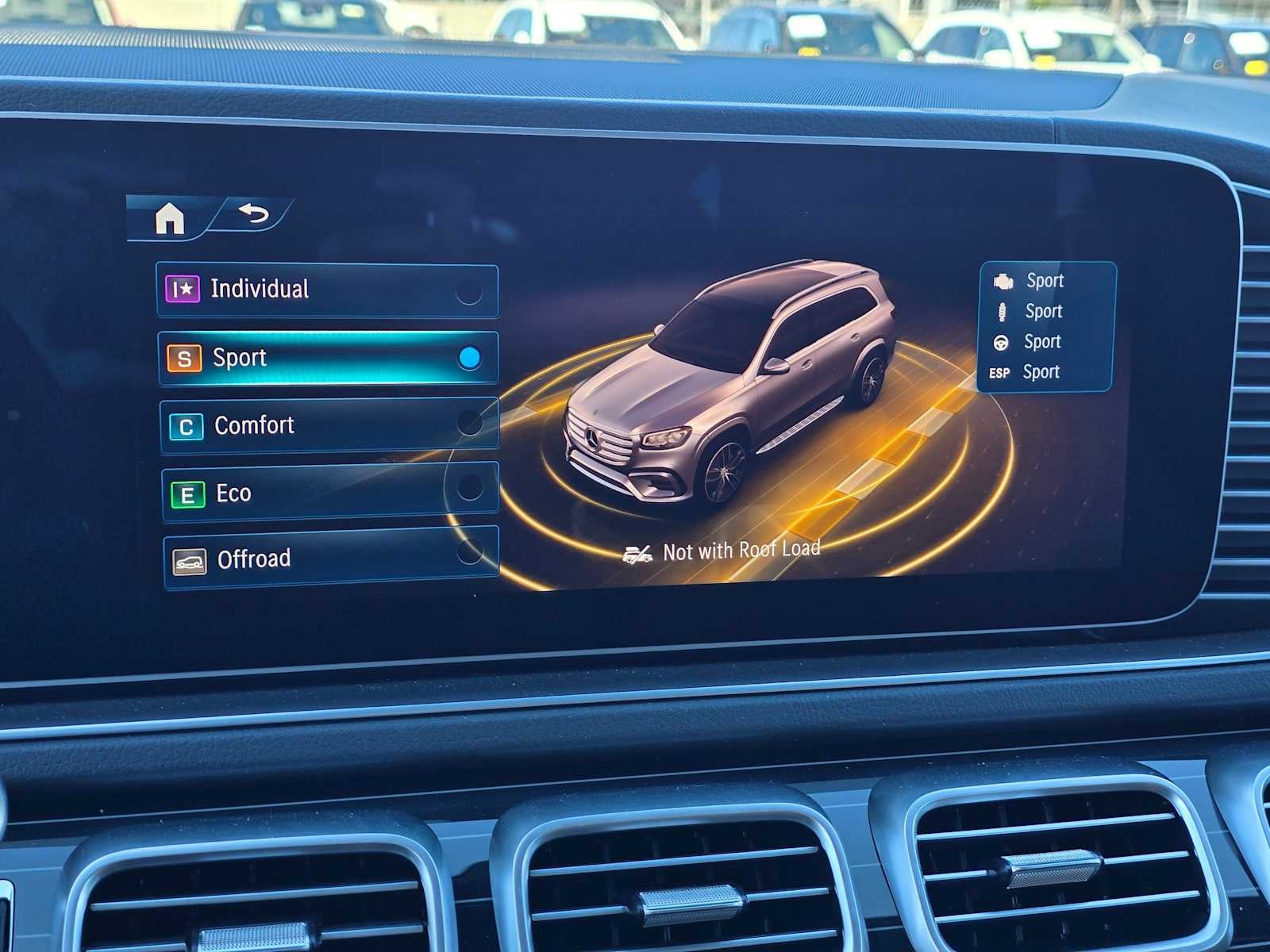1270x952 pixels.
Task: Tap the Offroad vehicle badge icon
Action: pos(190,559)
